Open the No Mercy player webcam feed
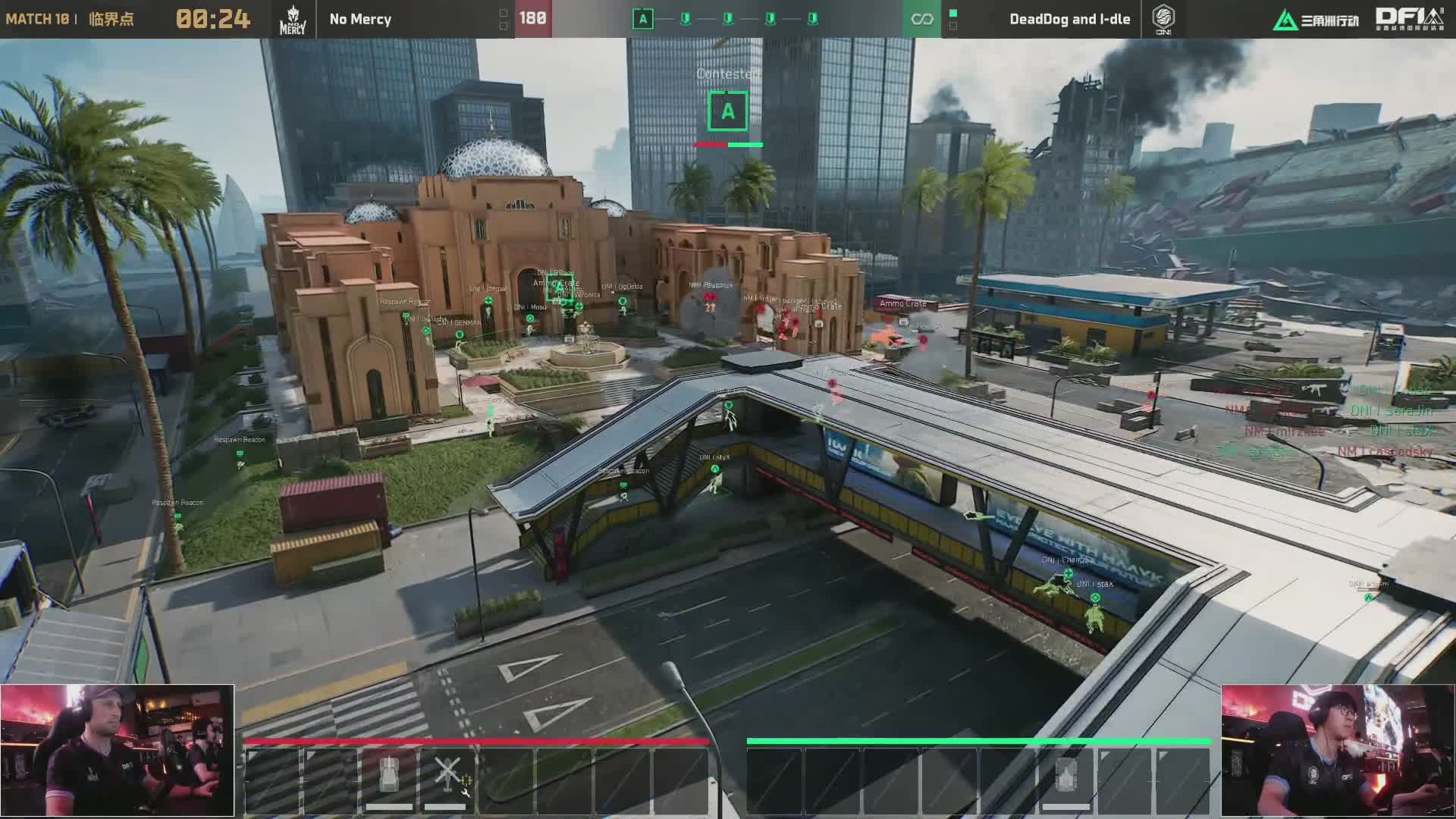1456x819 pixels. pyautogui.click(x=118, y=751)
